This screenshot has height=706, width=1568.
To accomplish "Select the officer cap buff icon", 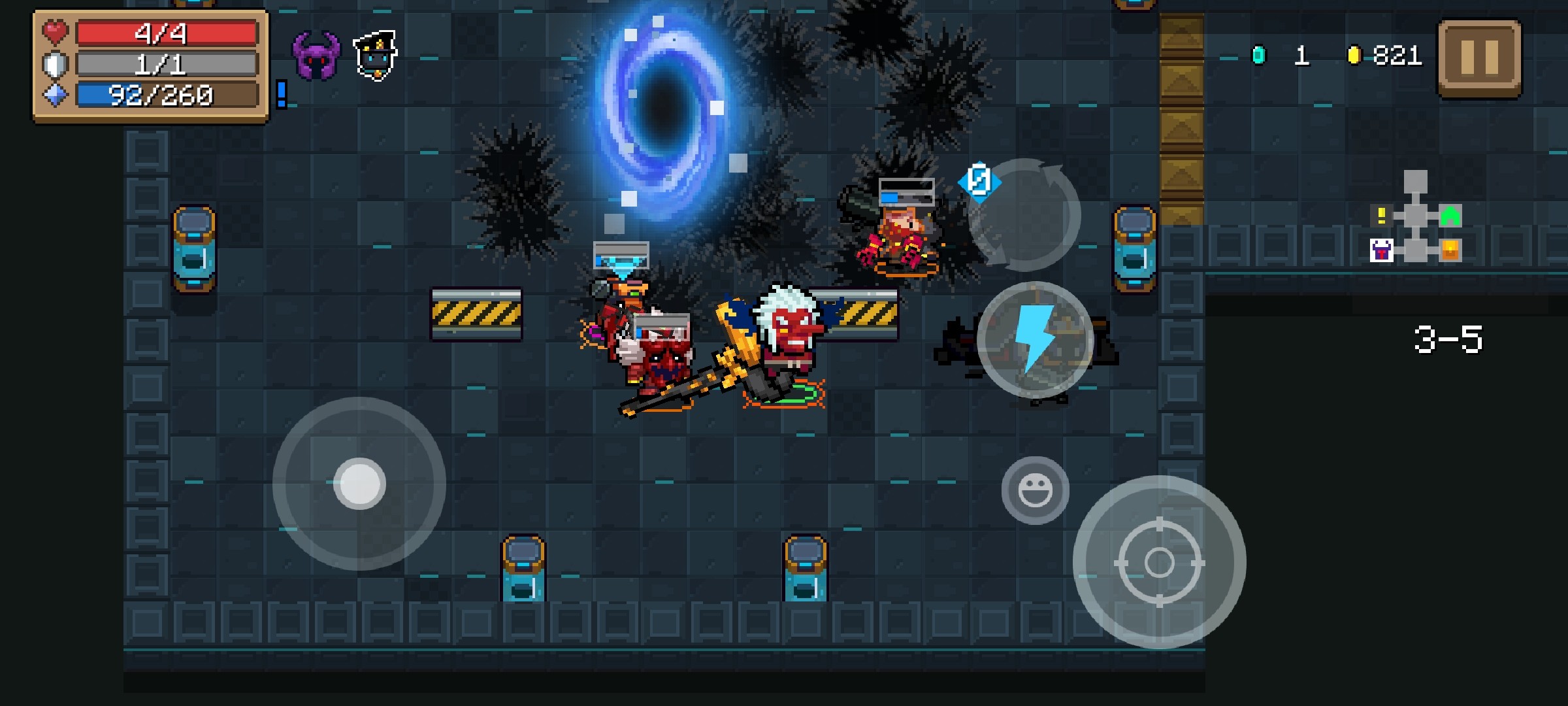I will pos(375,56).
